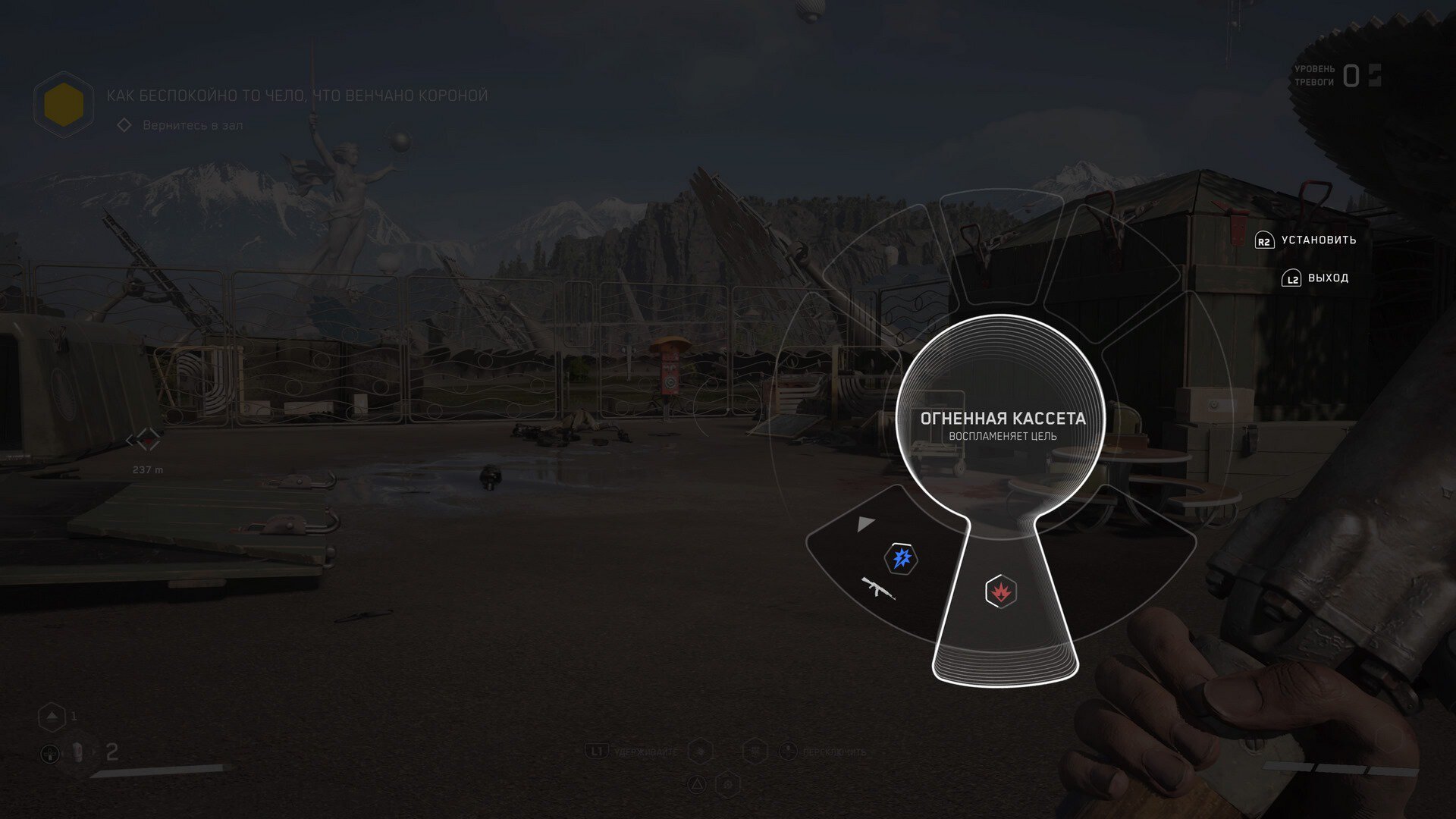Screen dimensions: 1456x819
Task: Click the red diamond waypoint marker
Action: pos(143,439)
